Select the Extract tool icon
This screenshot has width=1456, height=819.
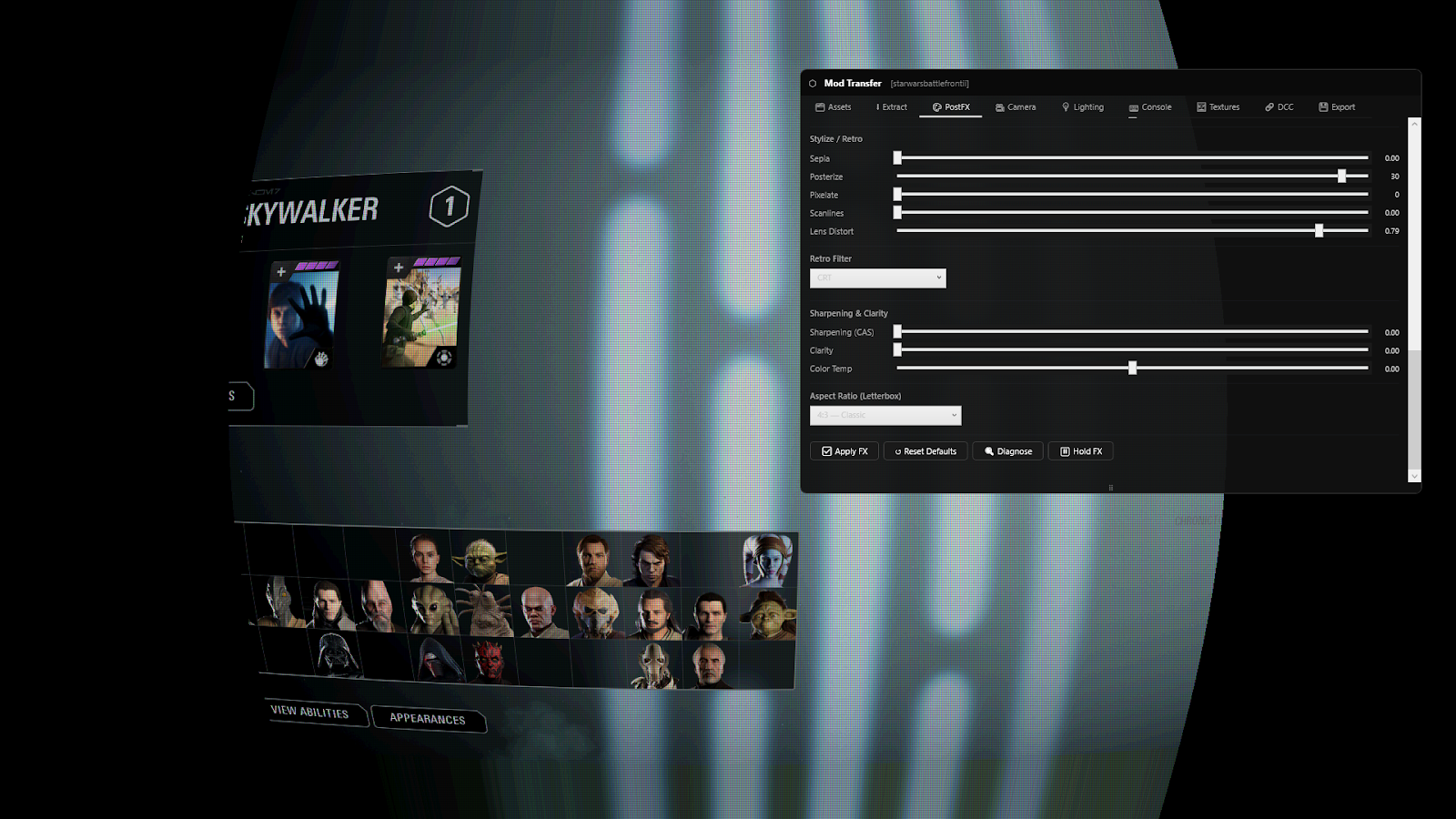click(x=878, y=106)
